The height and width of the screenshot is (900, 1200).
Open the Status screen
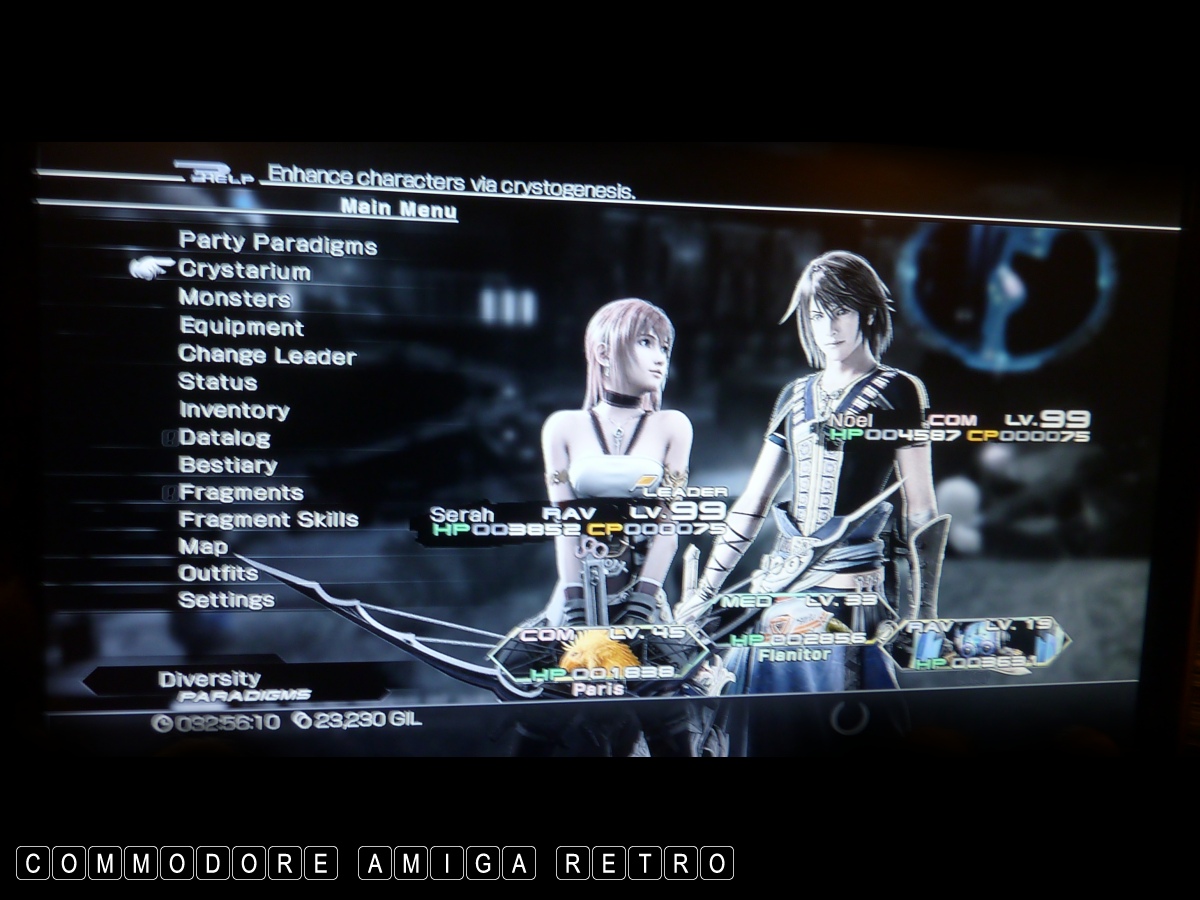point(217,382)
